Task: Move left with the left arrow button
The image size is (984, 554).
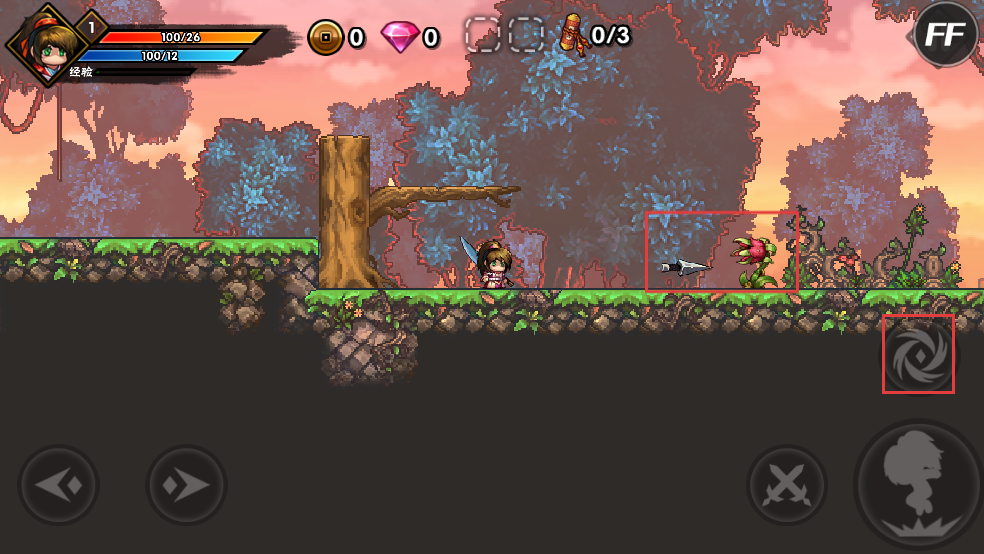Action: [59, 485]
